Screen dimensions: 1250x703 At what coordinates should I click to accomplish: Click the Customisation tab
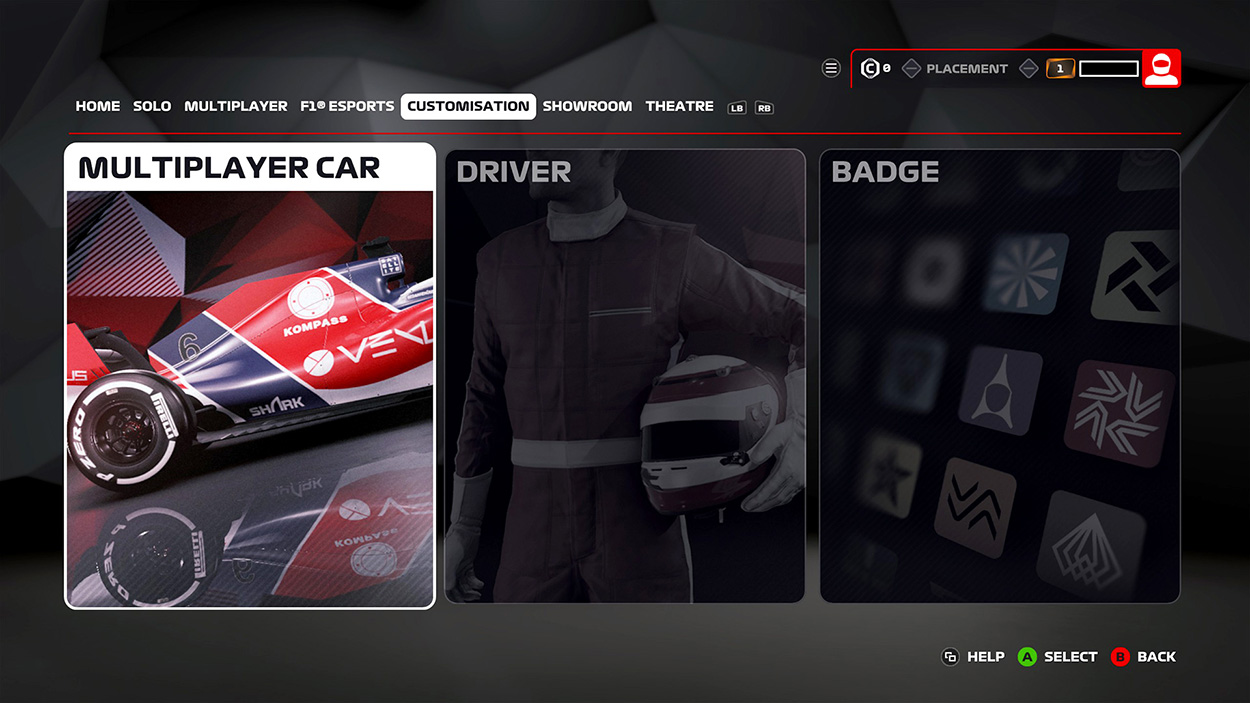tap(468, 106)
